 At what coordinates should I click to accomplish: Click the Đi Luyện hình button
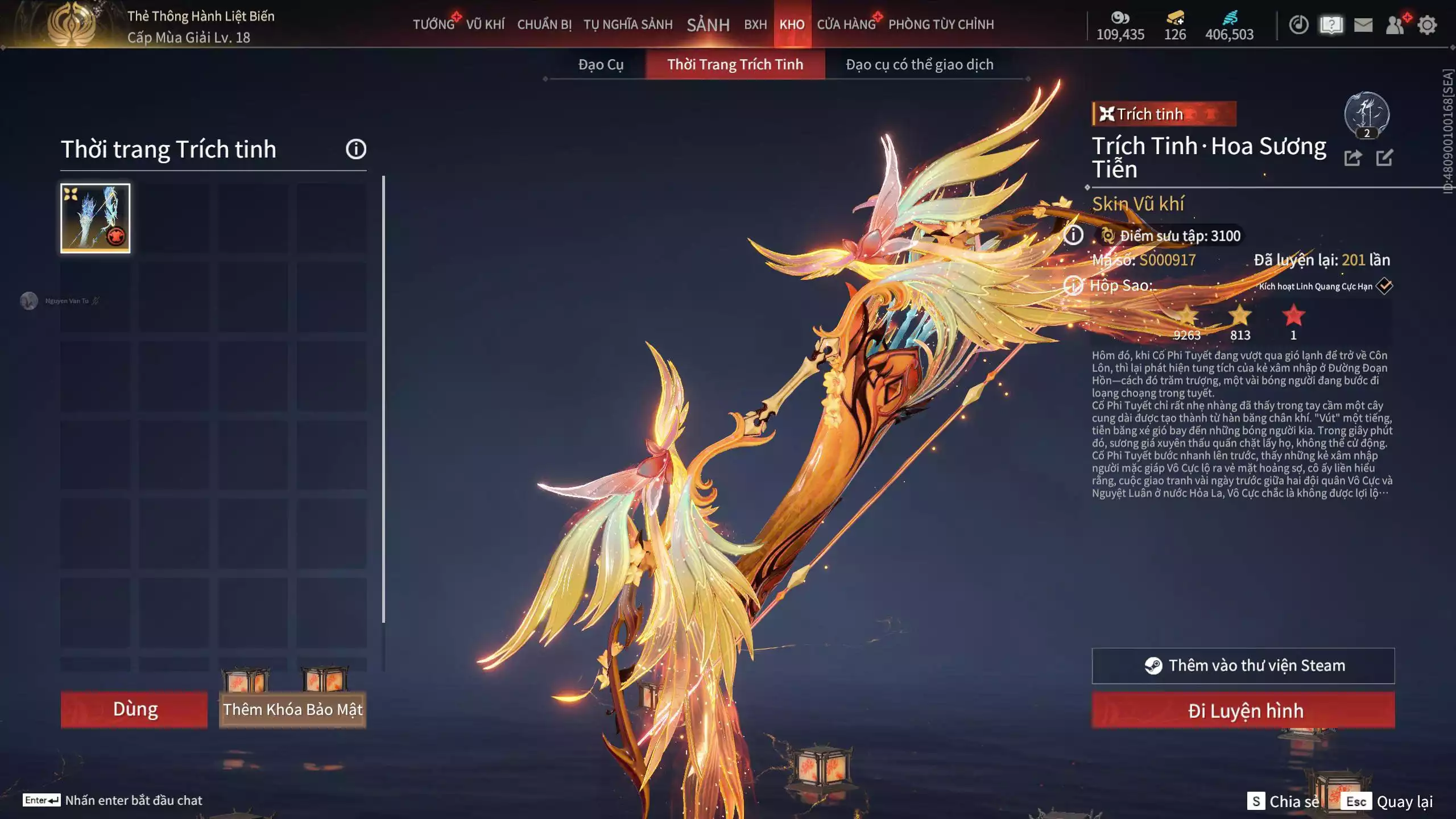point(1243,710)
